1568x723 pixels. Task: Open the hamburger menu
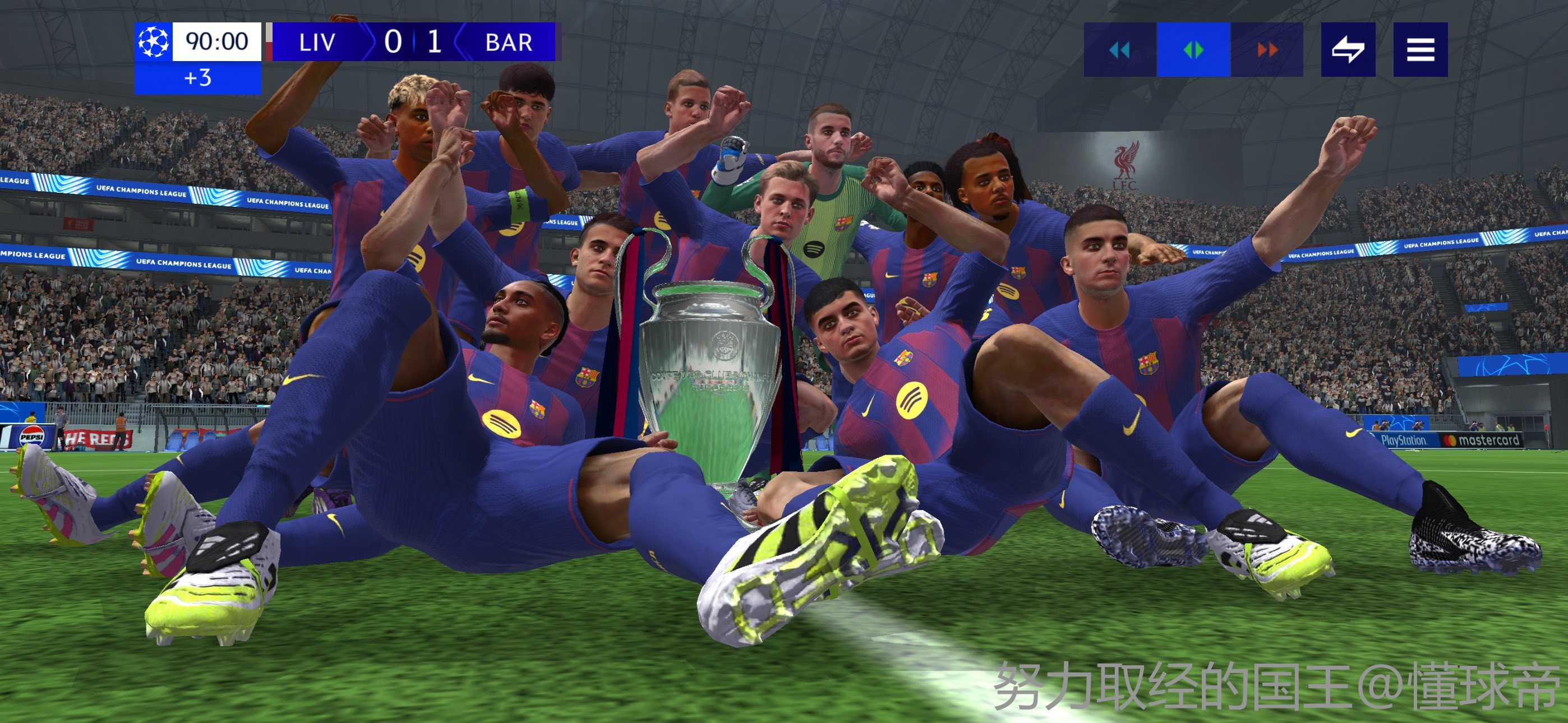point(1420,50)
